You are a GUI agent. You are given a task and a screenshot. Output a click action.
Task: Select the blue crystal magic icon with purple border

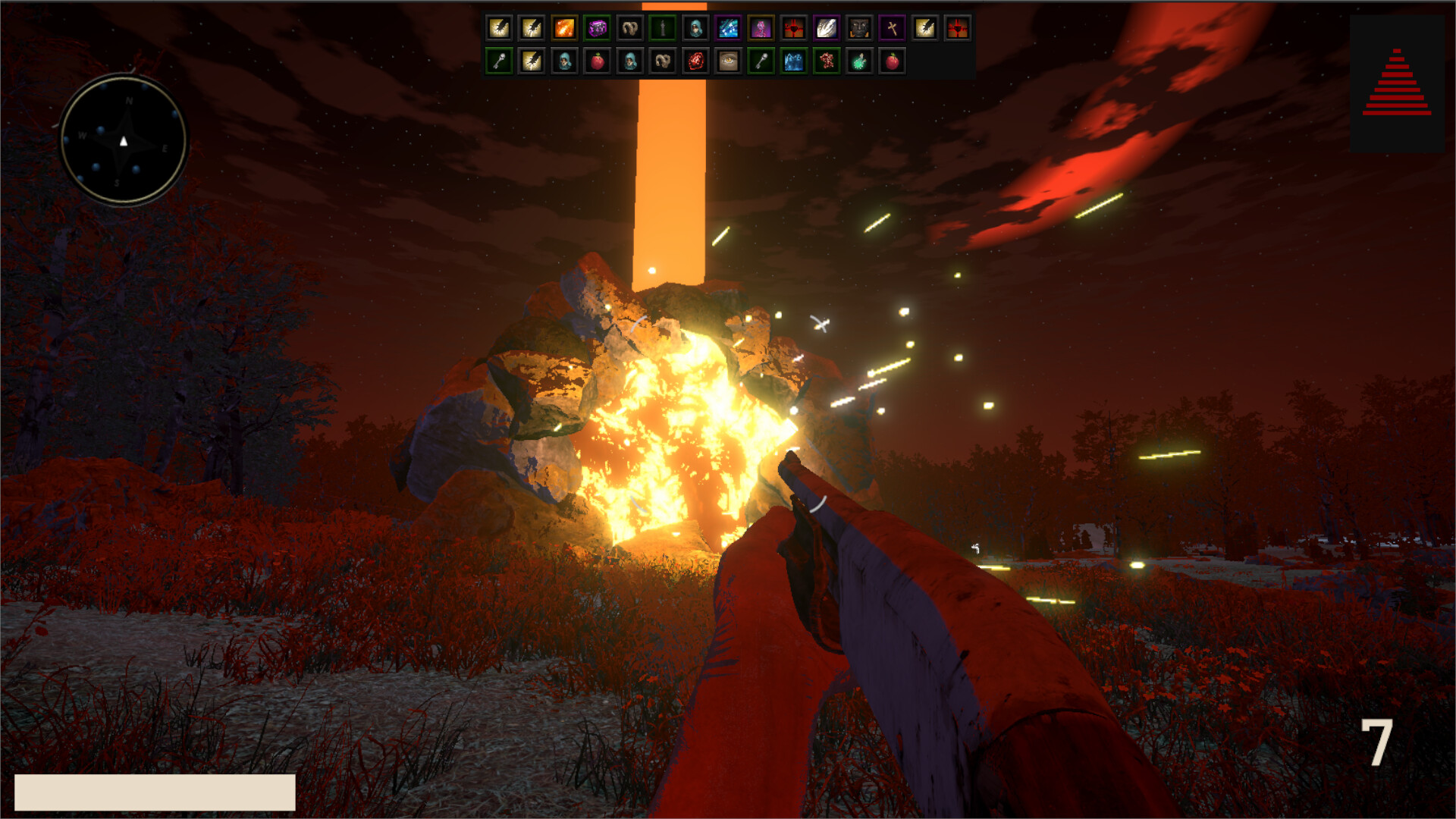coord(729,29)
